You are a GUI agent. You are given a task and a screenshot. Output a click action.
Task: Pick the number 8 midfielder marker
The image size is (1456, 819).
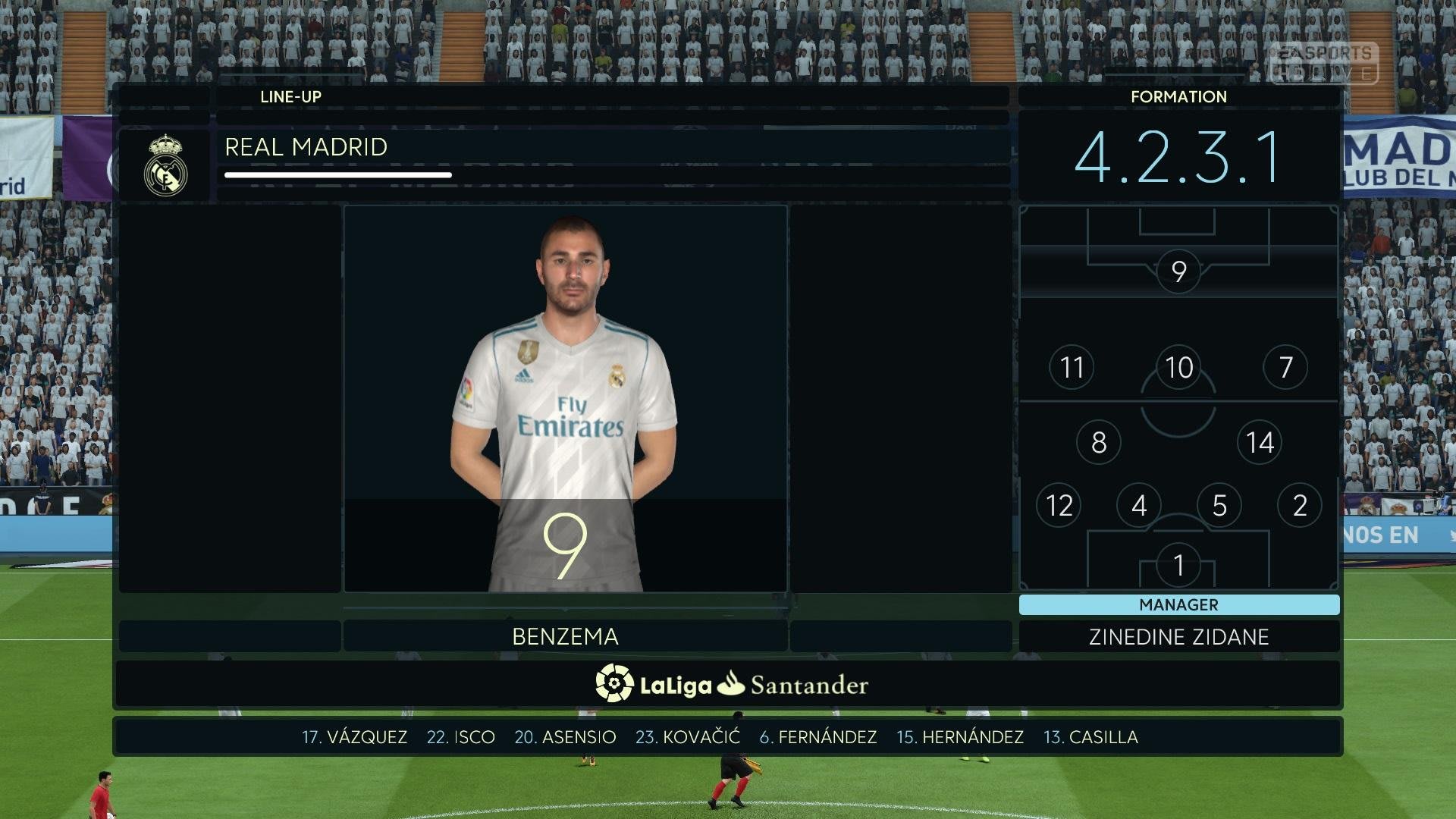[x=1098, y=442]
